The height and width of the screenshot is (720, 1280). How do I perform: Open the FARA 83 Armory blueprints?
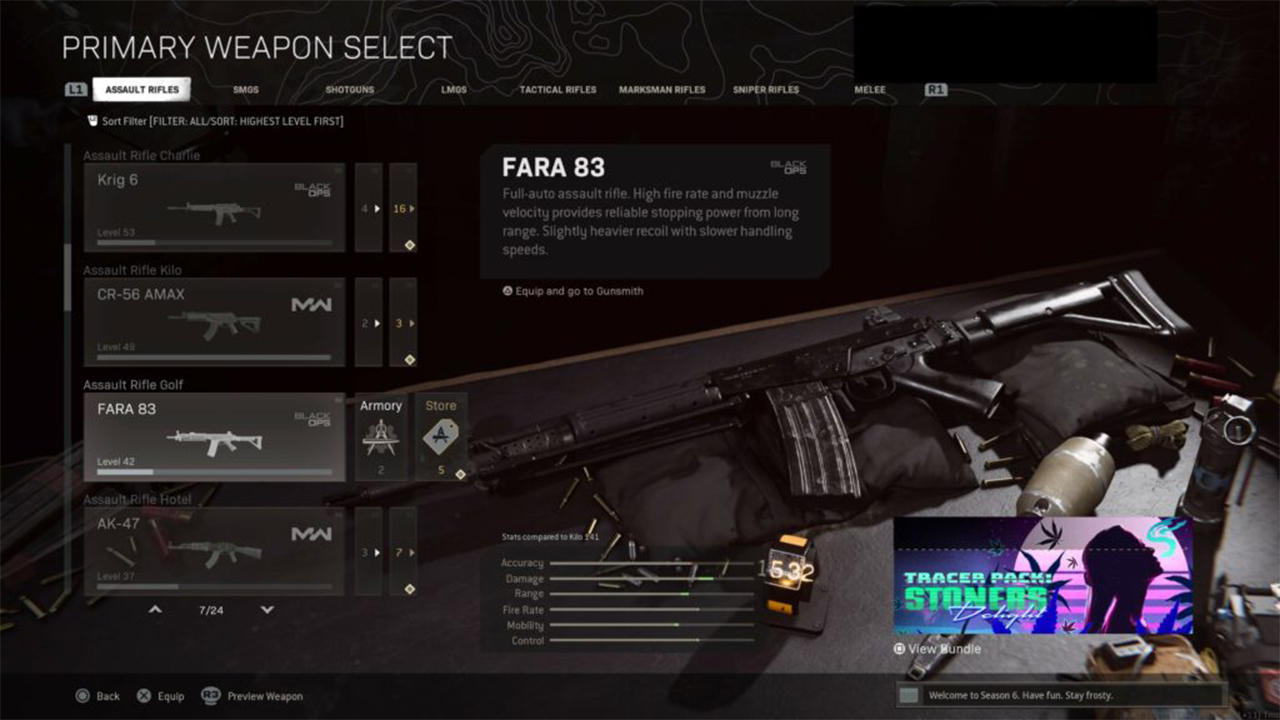click(x=381, y=437)
